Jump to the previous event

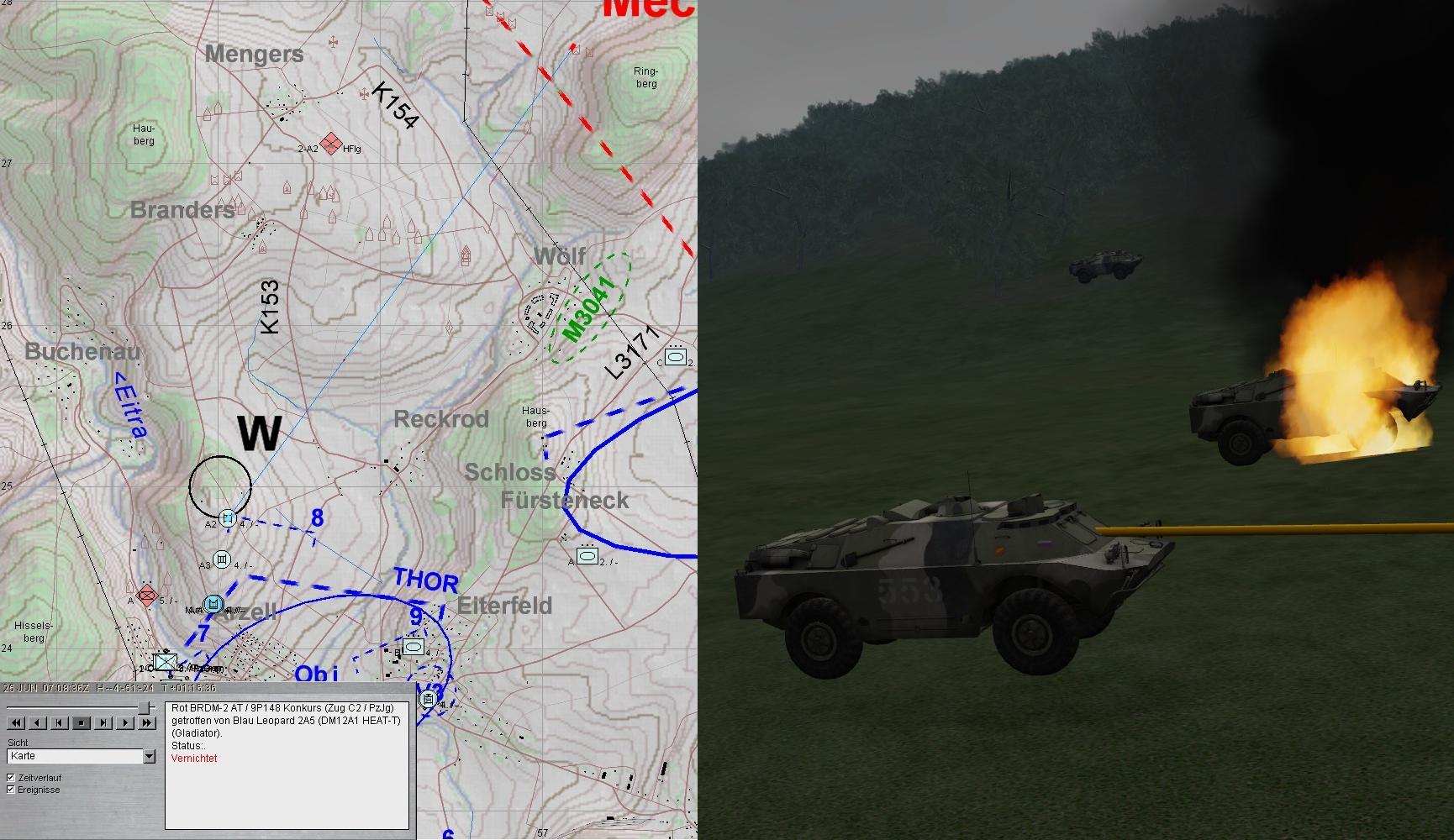tap(59, 722)
